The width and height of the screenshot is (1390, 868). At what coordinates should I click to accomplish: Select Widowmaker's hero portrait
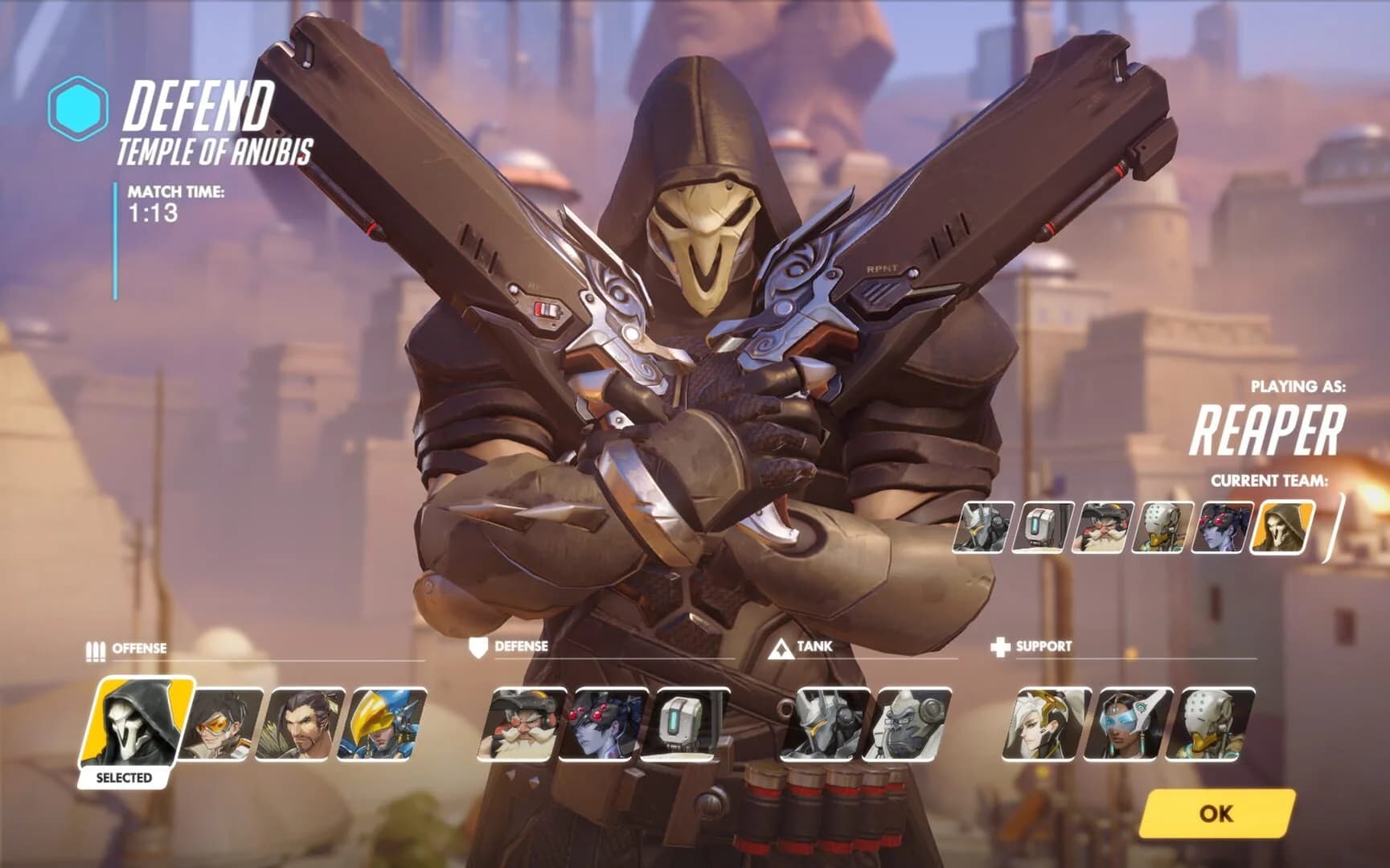tap(609, 724)
